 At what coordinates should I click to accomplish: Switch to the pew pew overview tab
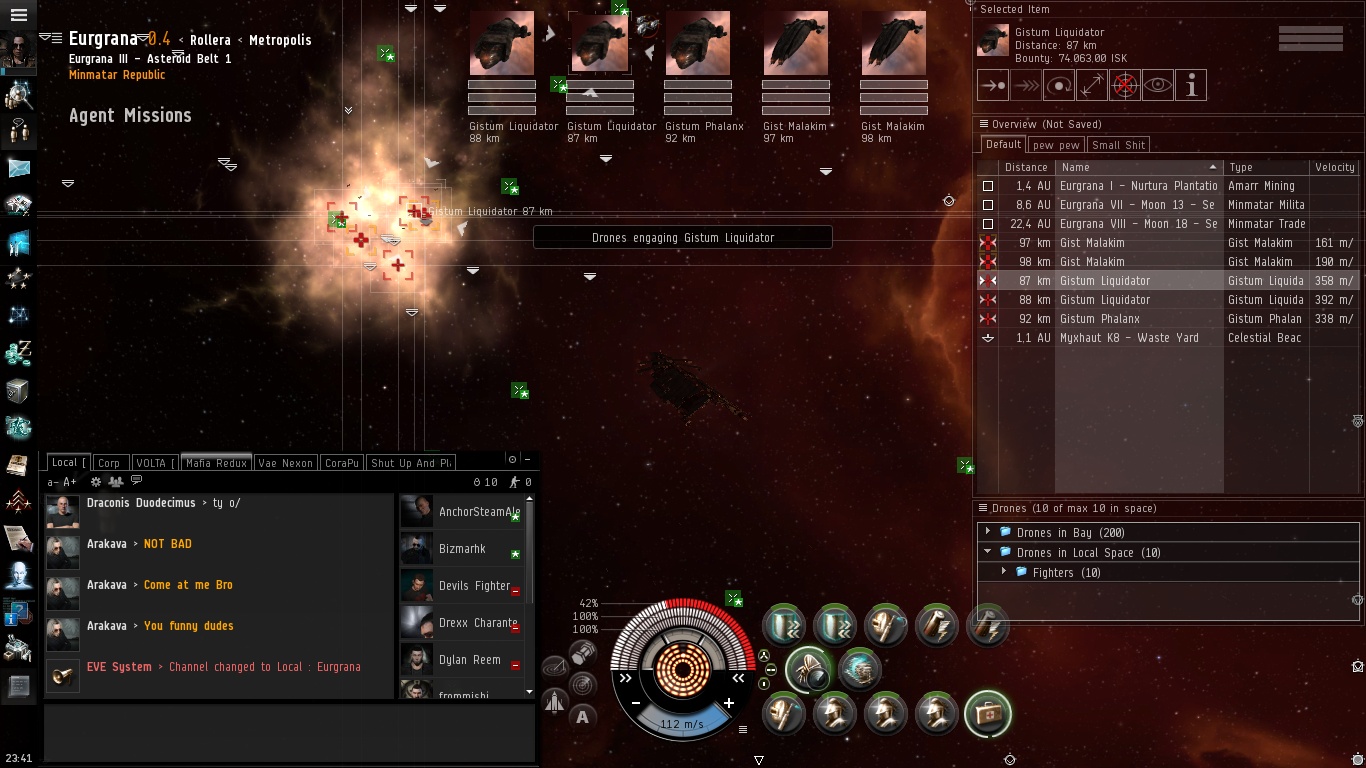[1056, 145]
